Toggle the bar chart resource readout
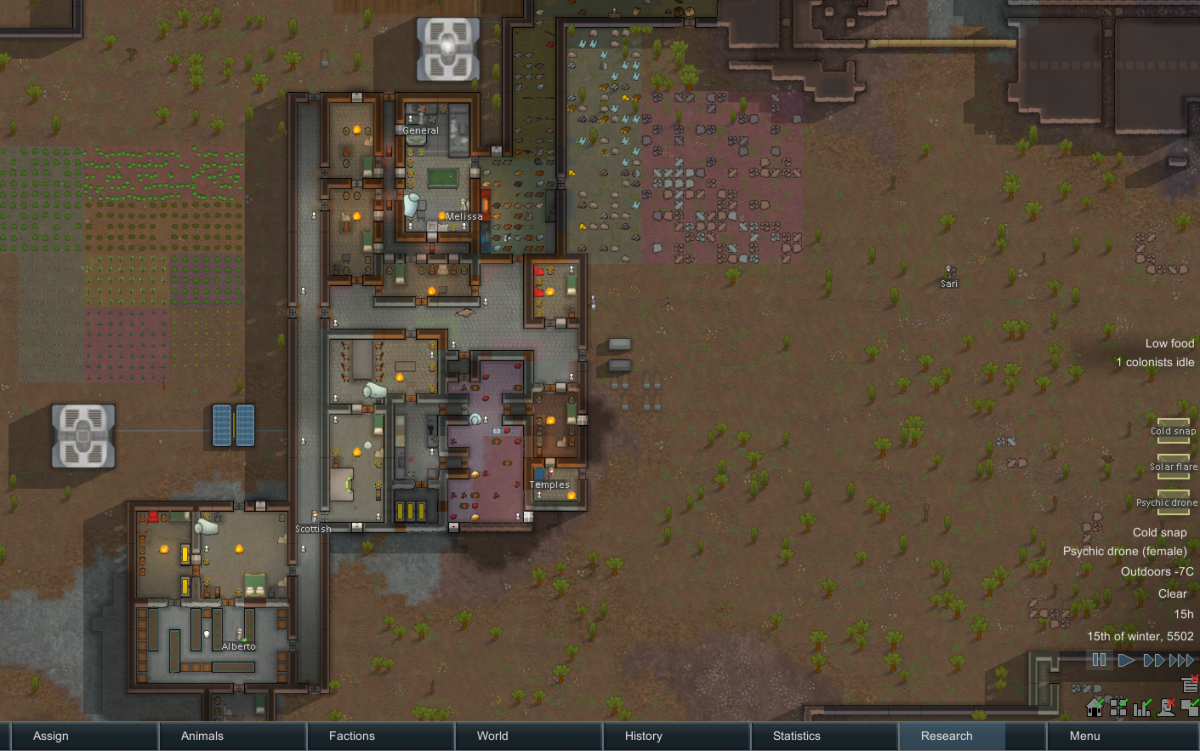 click(1143, 708)
